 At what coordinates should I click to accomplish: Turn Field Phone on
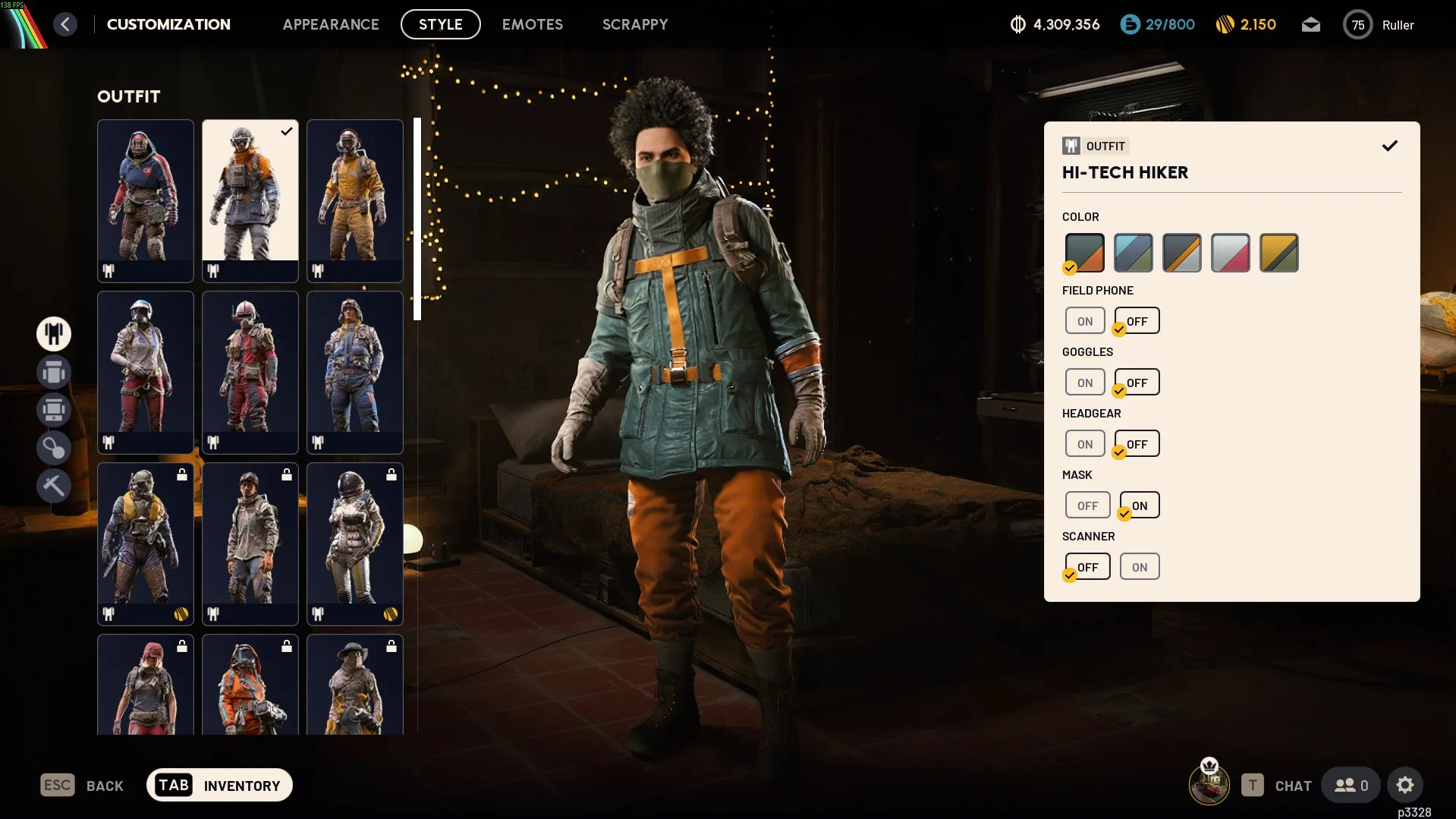1085,321
